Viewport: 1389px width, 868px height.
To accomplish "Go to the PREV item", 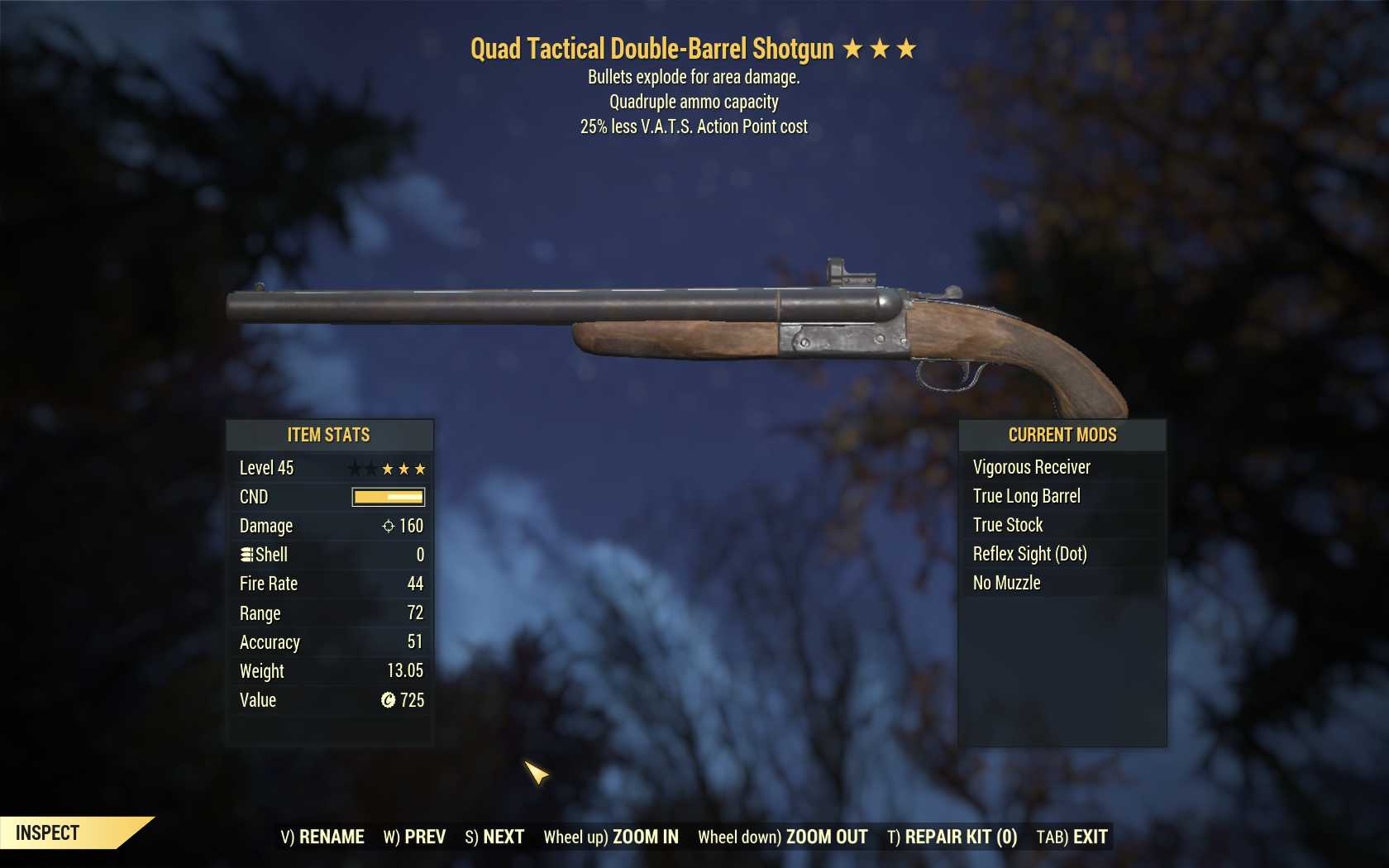I will 414,837.
